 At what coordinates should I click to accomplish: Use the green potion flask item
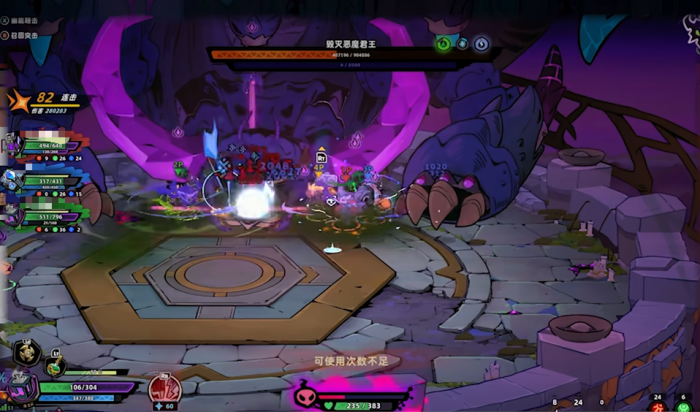click(54, 367)
